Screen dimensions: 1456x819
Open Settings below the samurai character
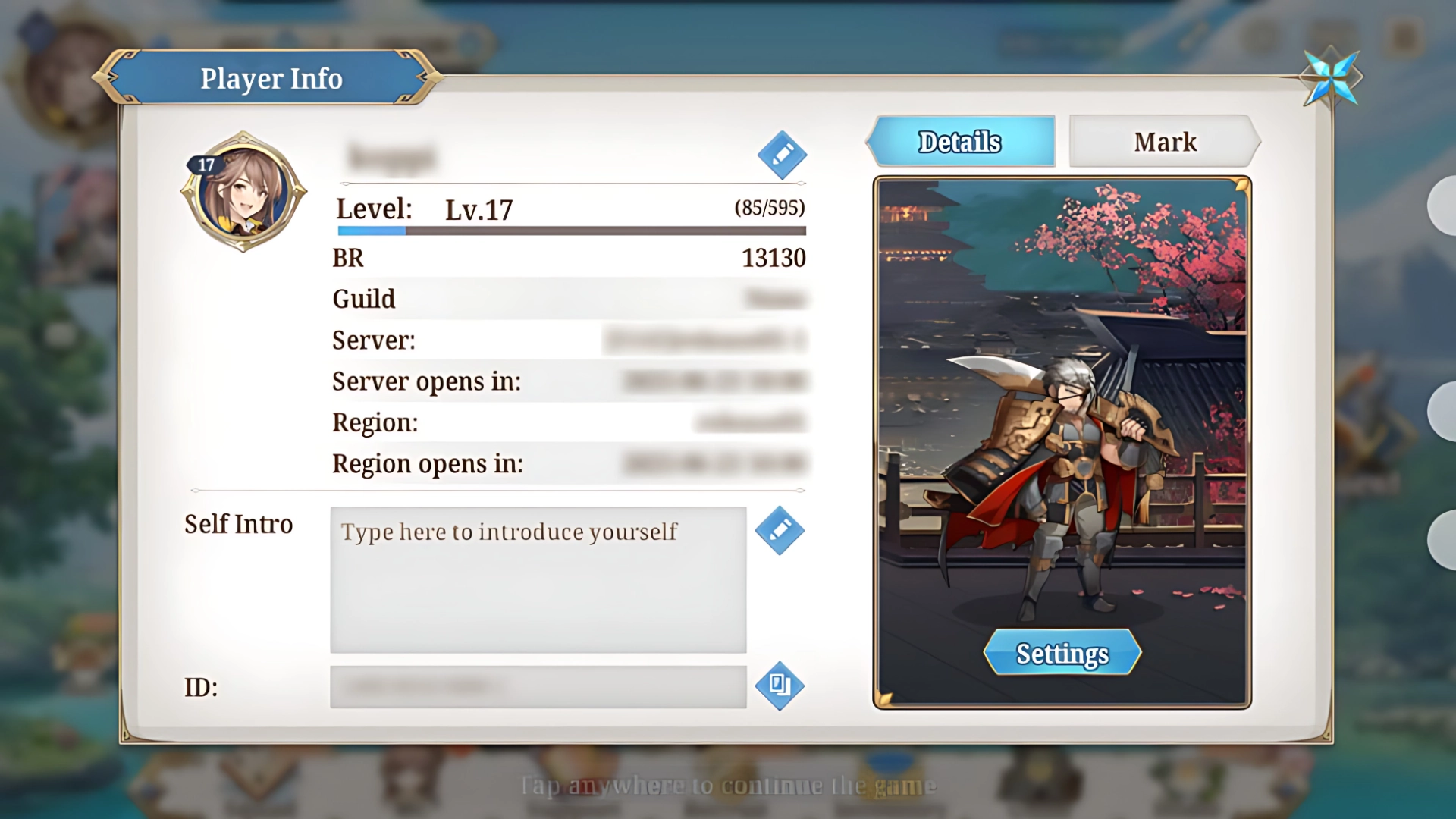pyautogui.click(x=1062, y=653)
